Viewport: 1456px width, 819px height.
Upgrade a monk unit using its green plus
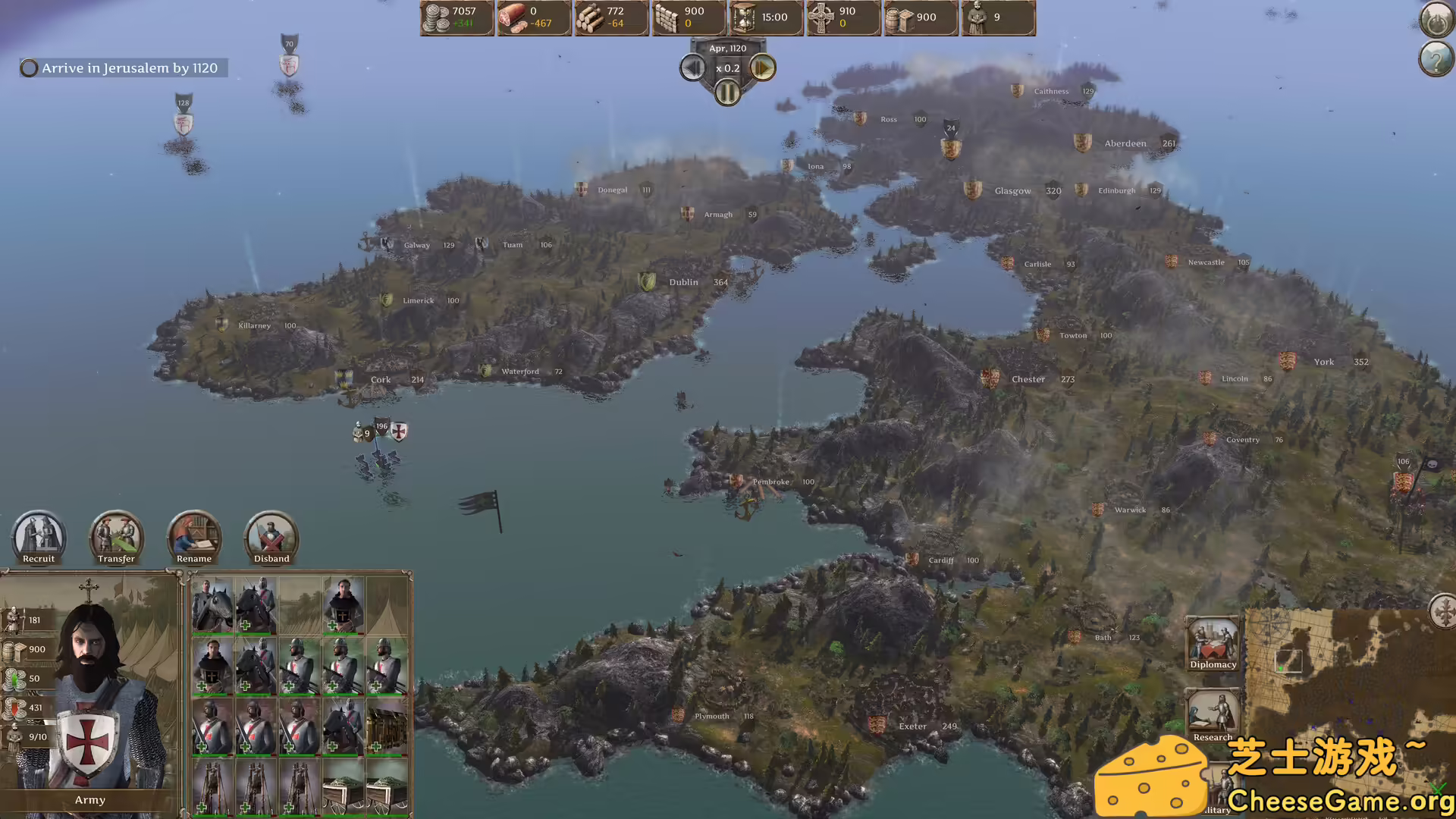coord(332,625)
